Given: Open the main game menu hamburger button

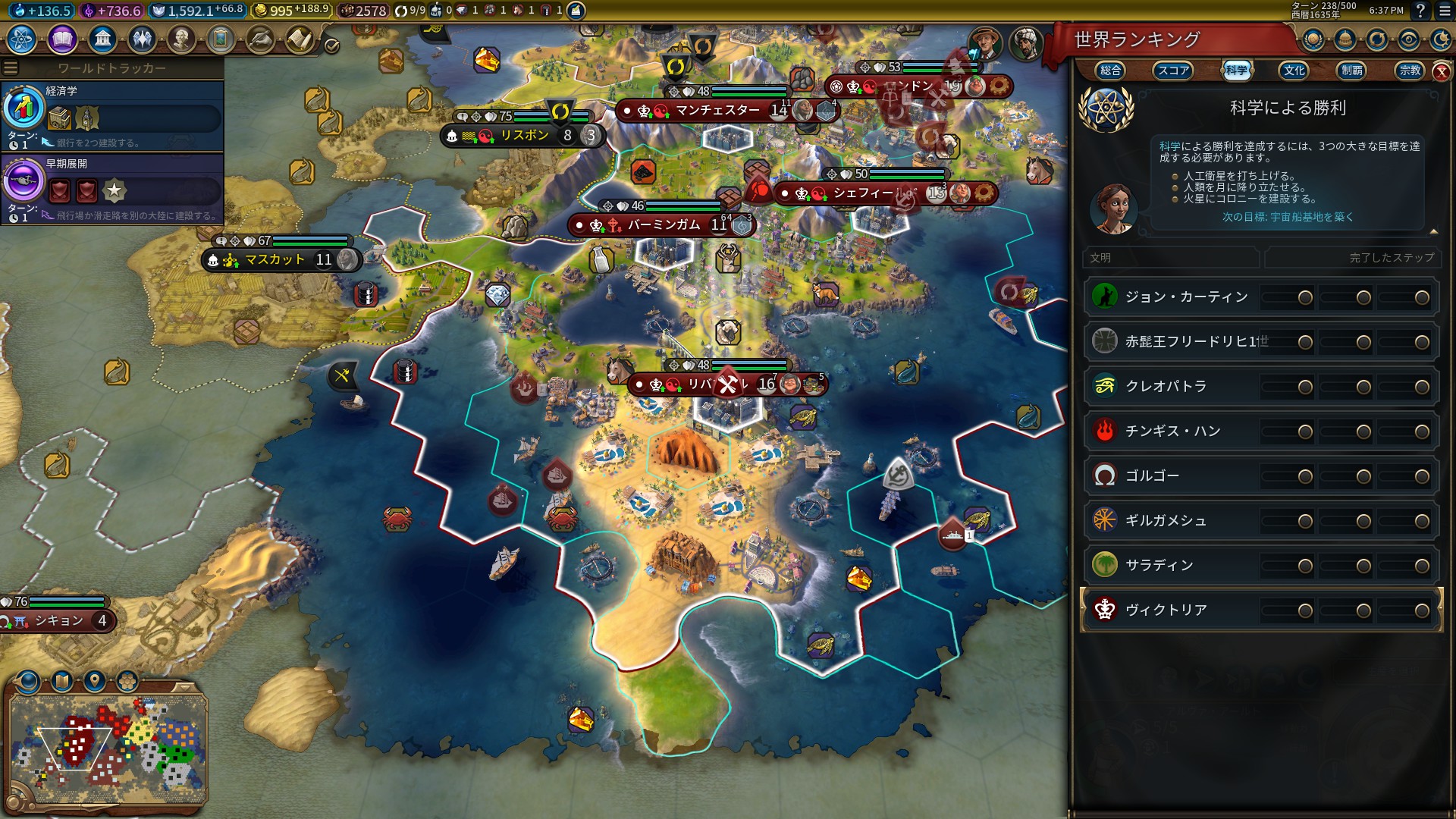Looking at the screenshot, I should 1445,11.
